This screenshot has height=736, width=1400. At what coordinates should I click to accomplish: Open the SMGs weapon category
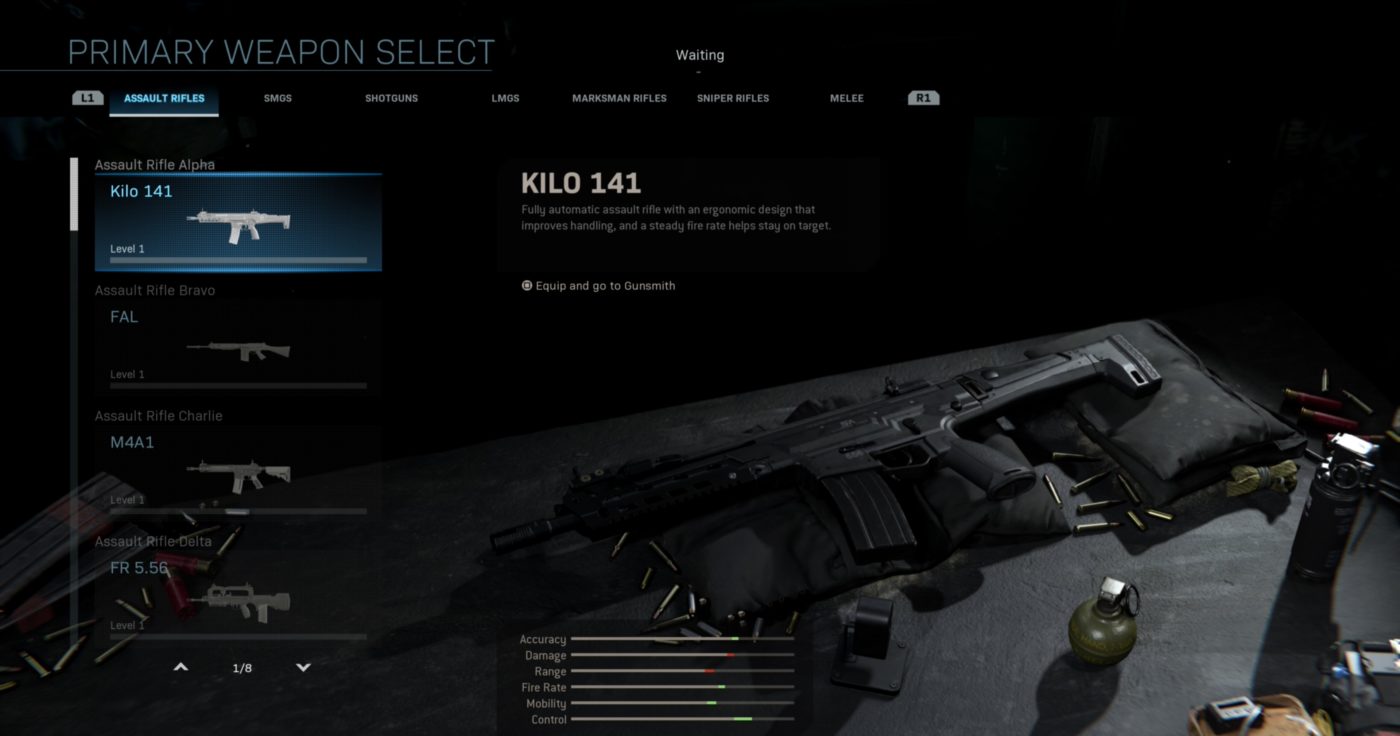click(x=278, y=99)
